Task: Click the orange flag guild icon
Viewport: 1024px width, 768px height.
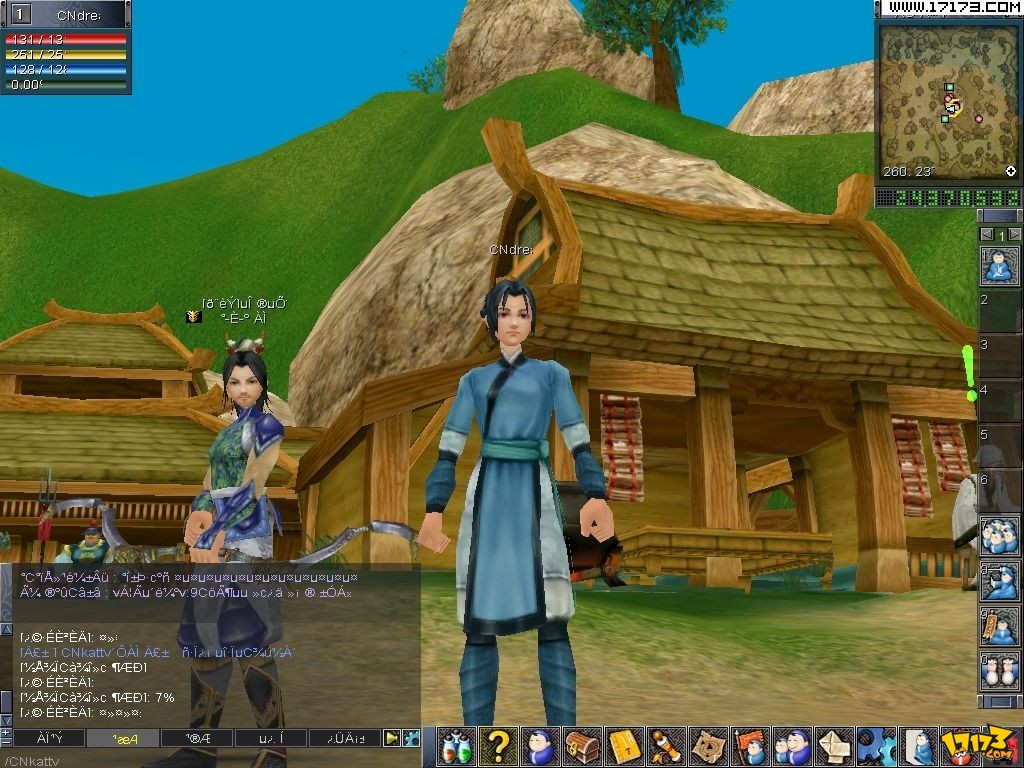Action: pyautogui.click(x=750, y=746)
